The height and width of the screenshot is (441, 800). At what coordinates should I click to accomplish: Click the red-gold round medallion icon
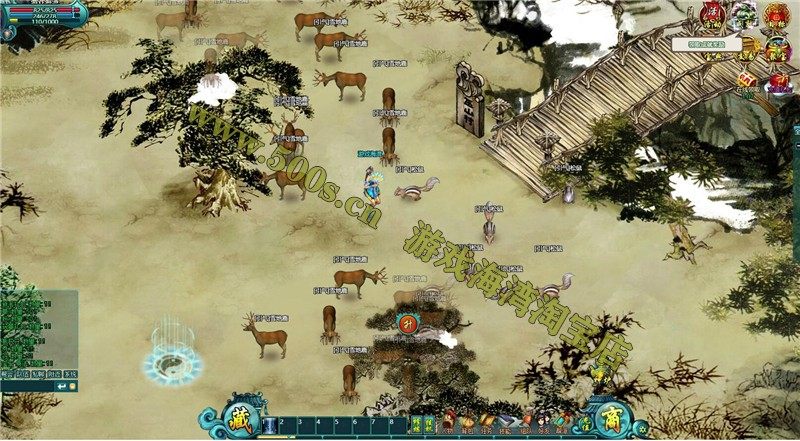coord(776,14)
